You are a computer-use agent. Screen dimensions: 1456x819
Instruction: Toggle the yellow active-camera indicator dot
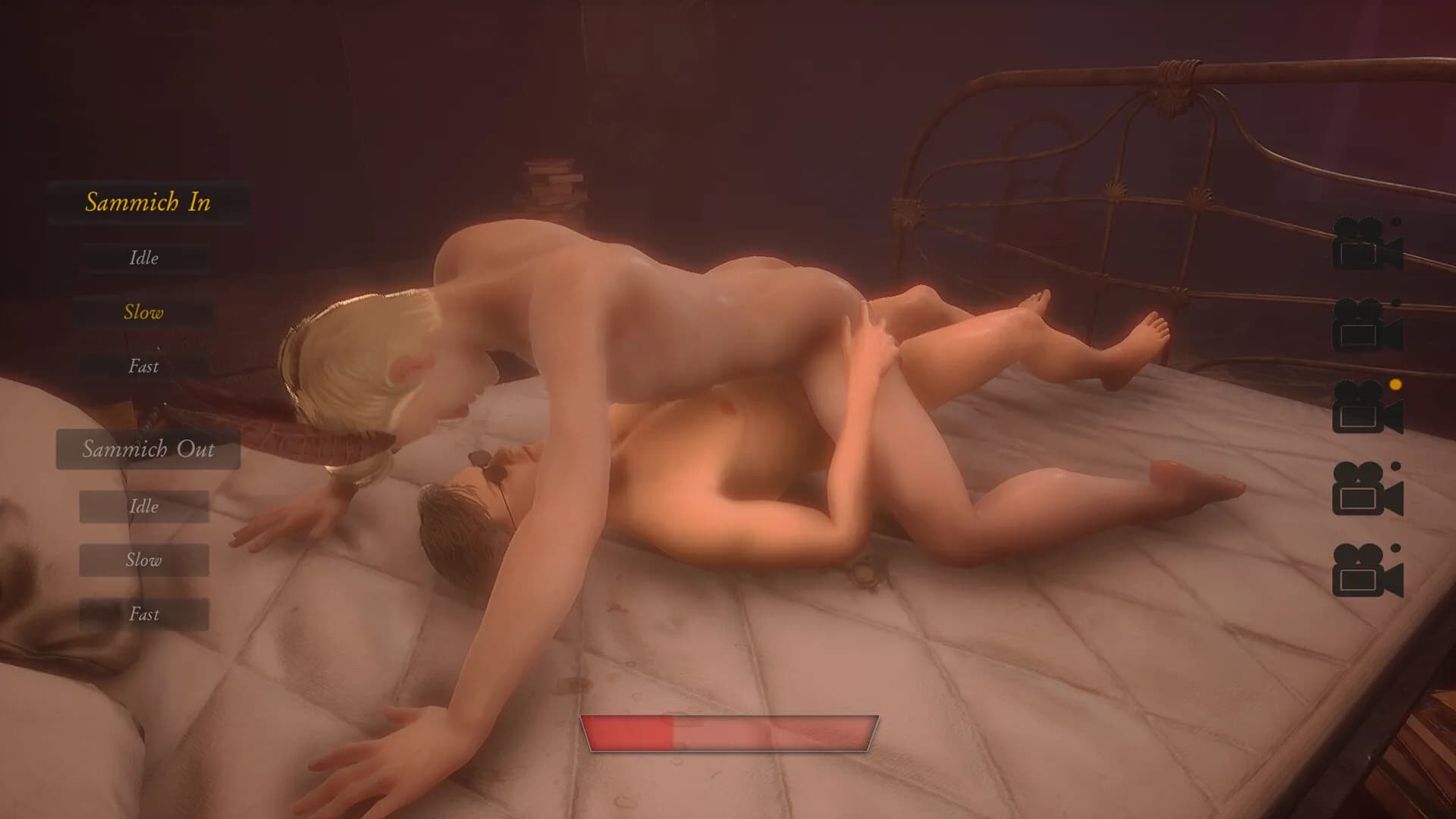click(x=1395, y=384)
